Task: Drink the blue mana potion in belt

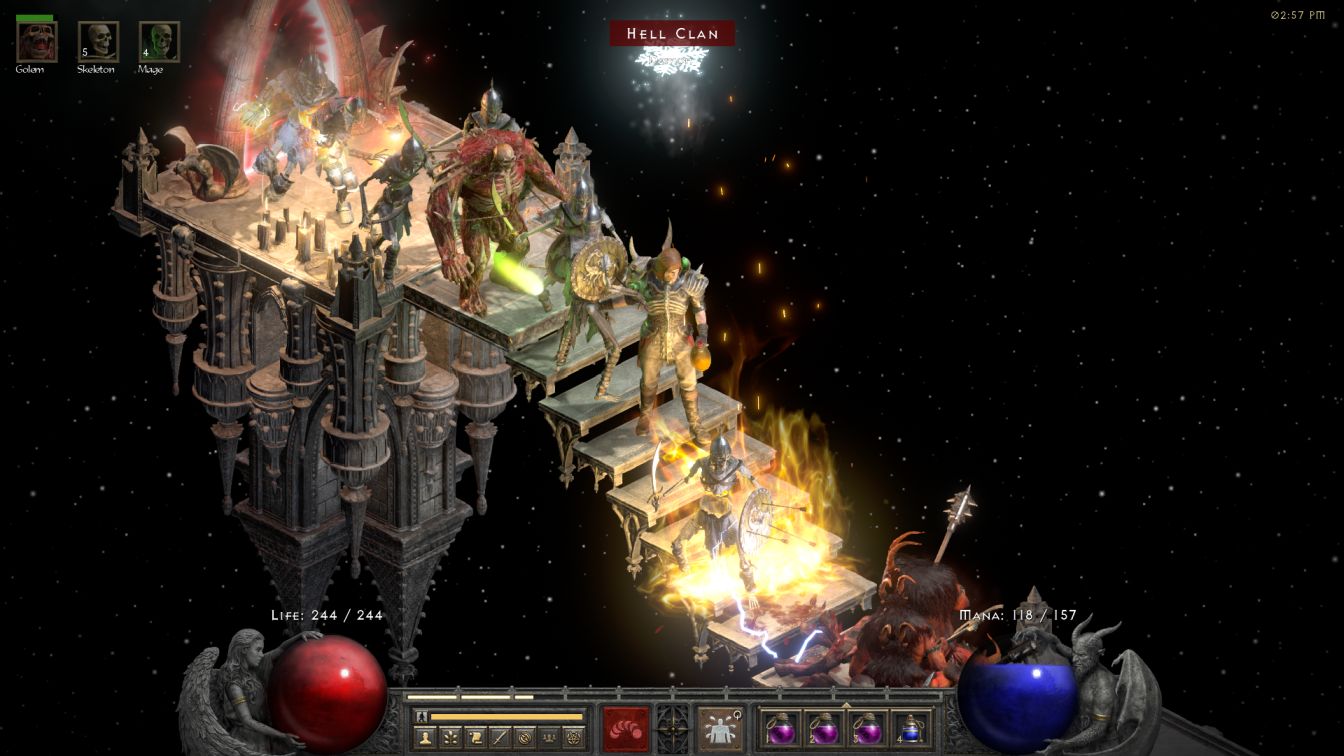Action: (x=908, y=728)
